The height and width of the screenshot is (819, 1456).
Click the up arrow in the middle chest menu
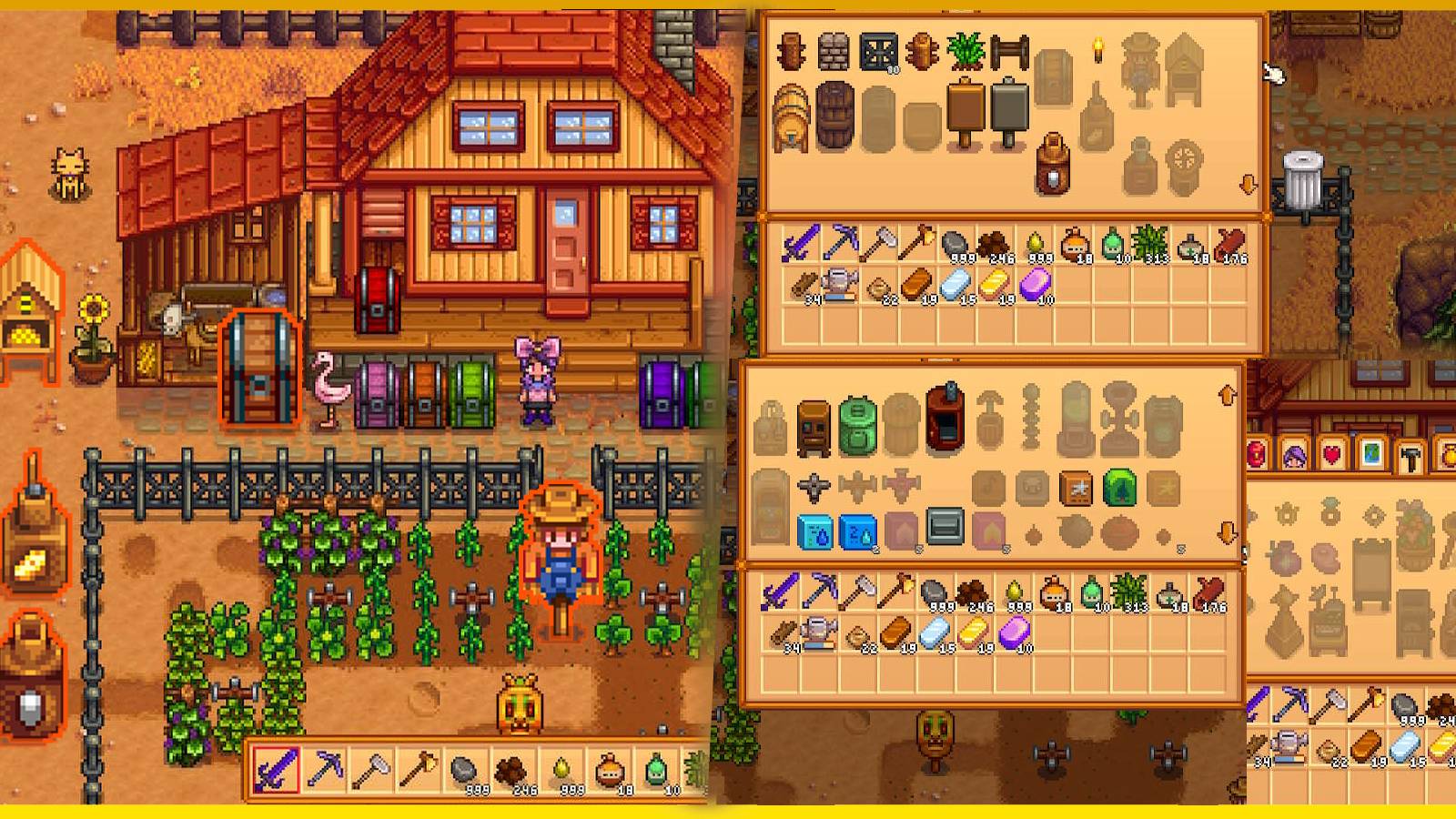point(1227,397)
